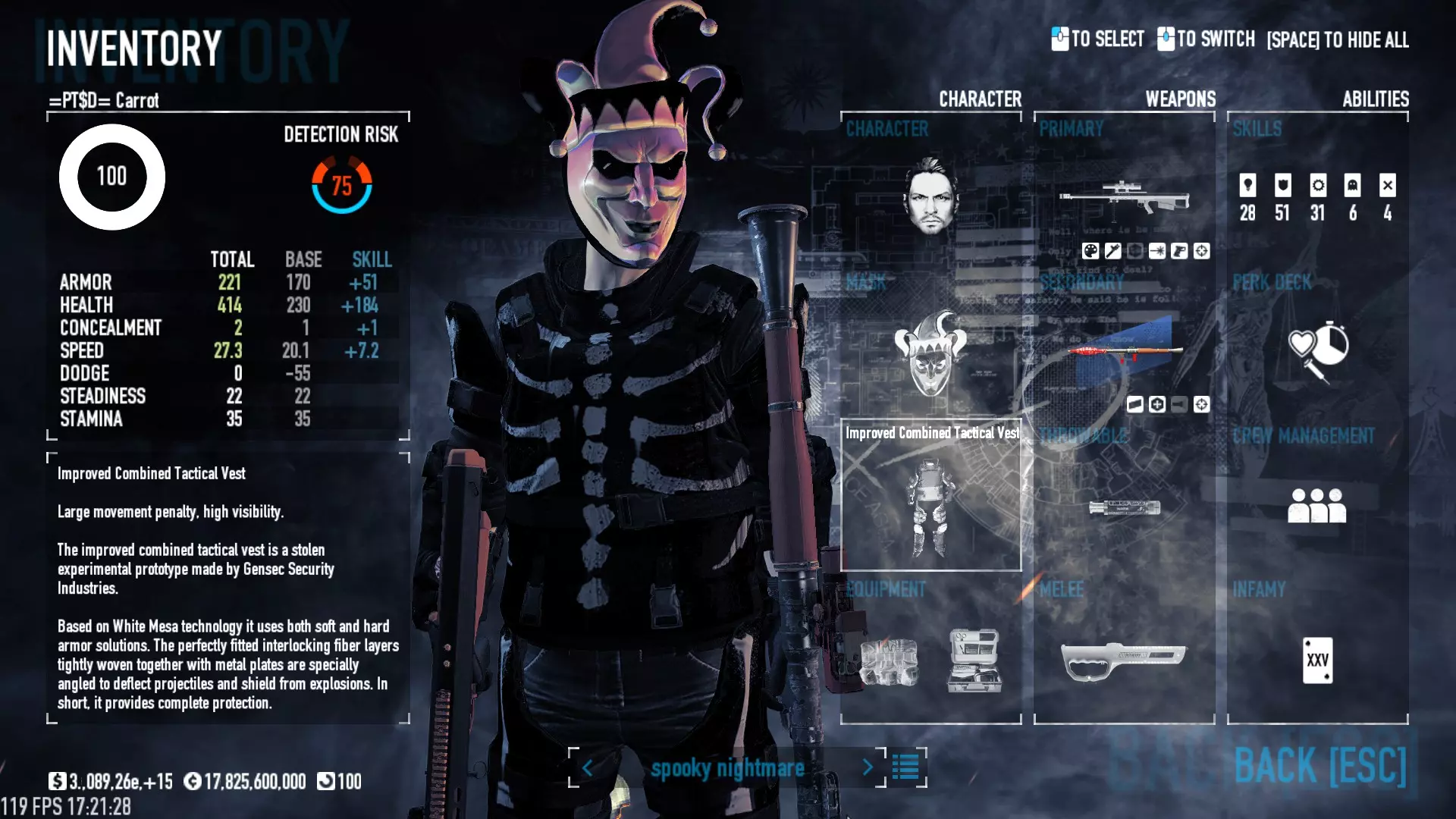Open the Skills panel
The height and width of the screenshot is (819, 1456).
pyautogui.click(x=1317, y=196)
